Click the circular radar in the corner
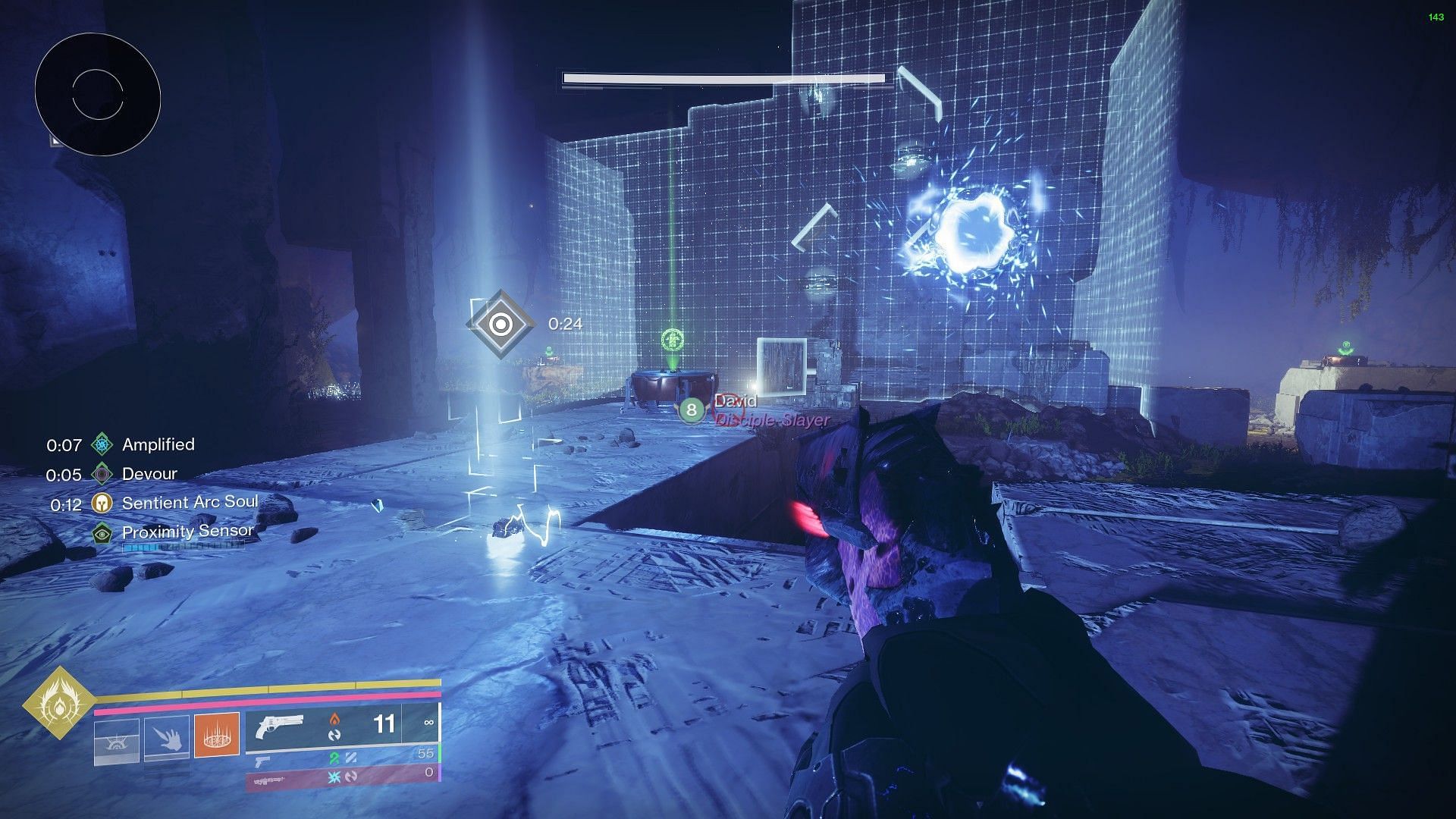The image size is (1456, 819). pyautogui.click(x=97, y=94)
